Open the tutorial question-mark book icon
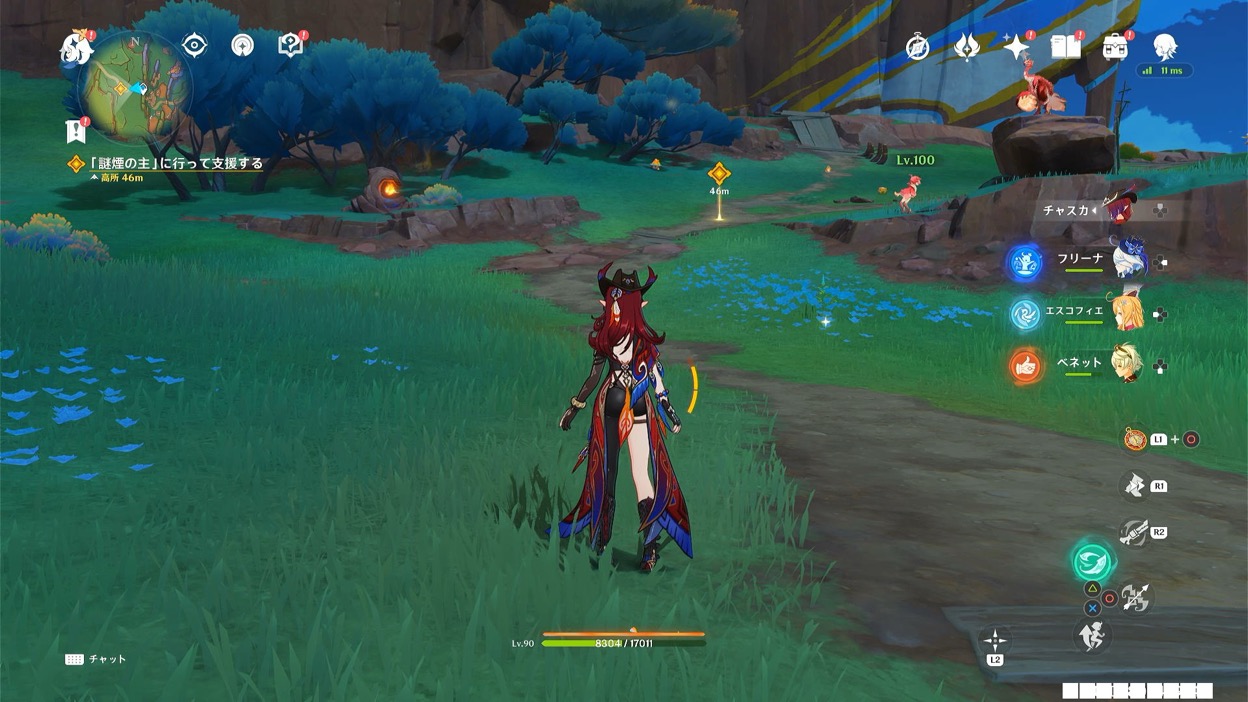 290,45
